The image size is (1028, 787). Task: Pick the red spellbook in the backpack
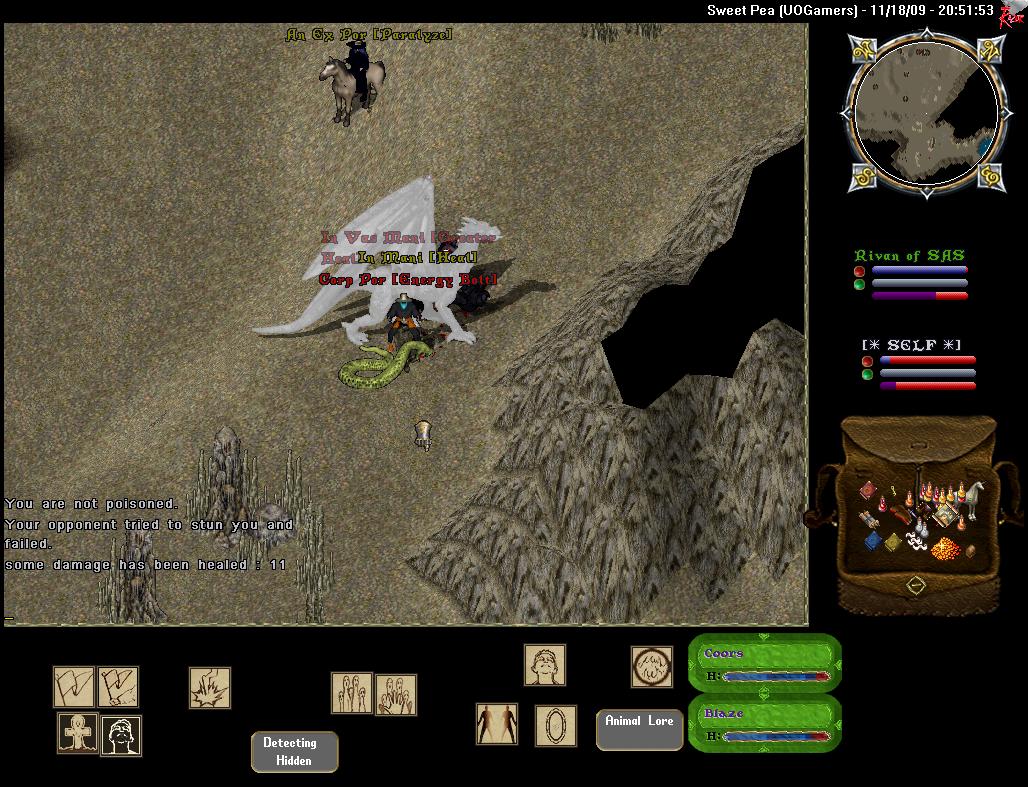(866, 489)
